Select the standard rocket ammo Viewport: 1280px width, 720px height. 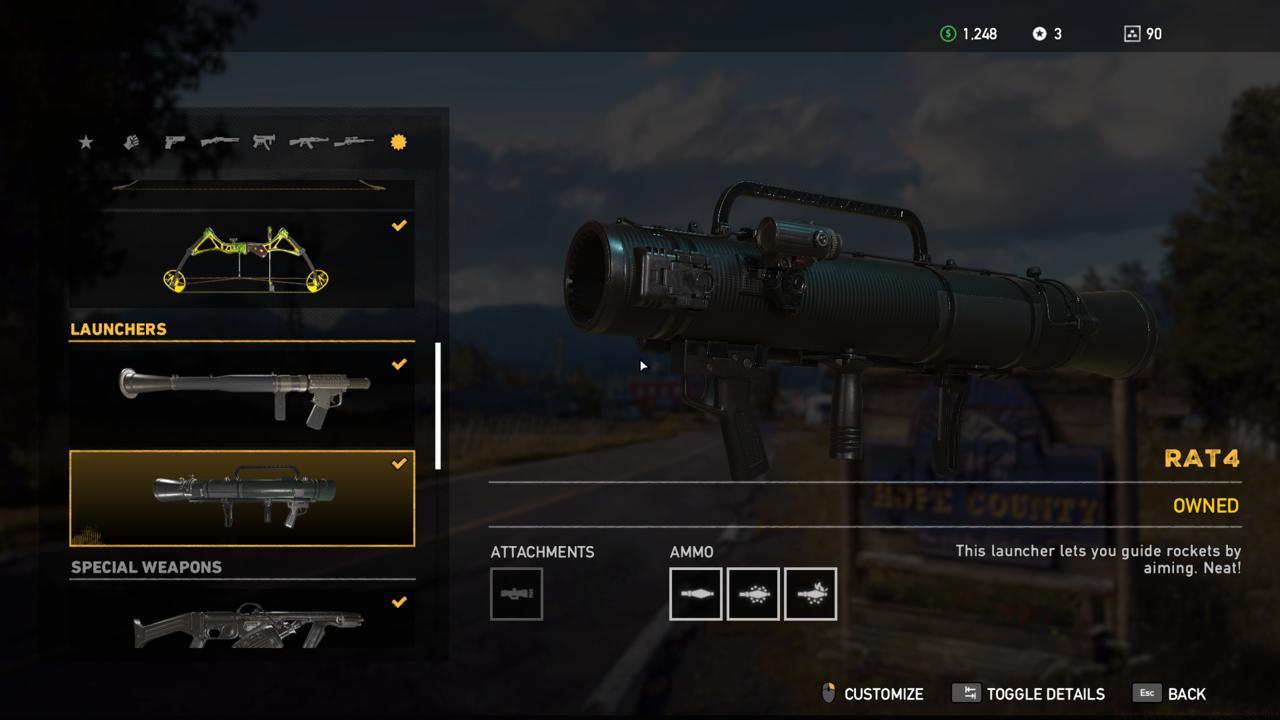point(695,594)
